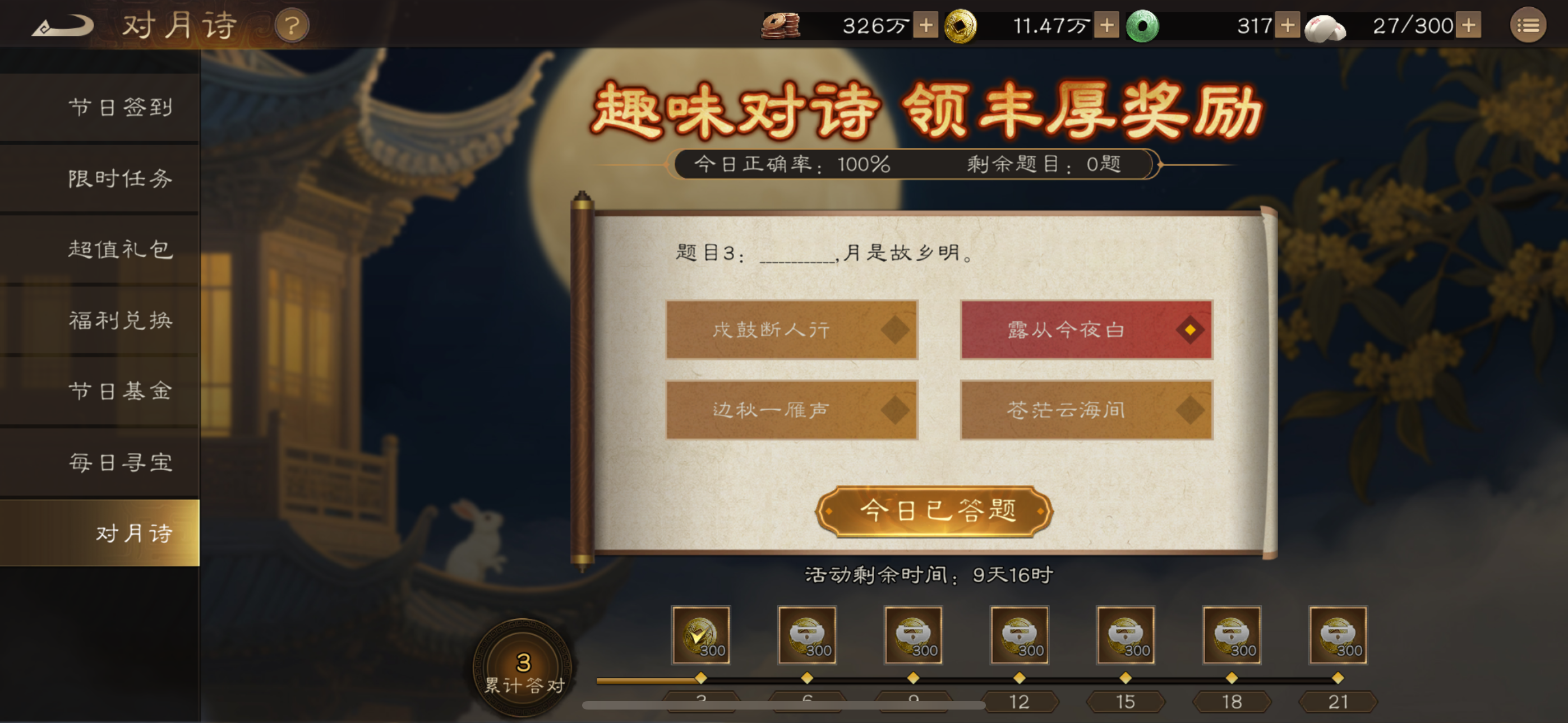The height and width of the screenshot is (723, 1568).
Task: Claim the first 300 reward chest icon
Action: click(x=700, y=636)
